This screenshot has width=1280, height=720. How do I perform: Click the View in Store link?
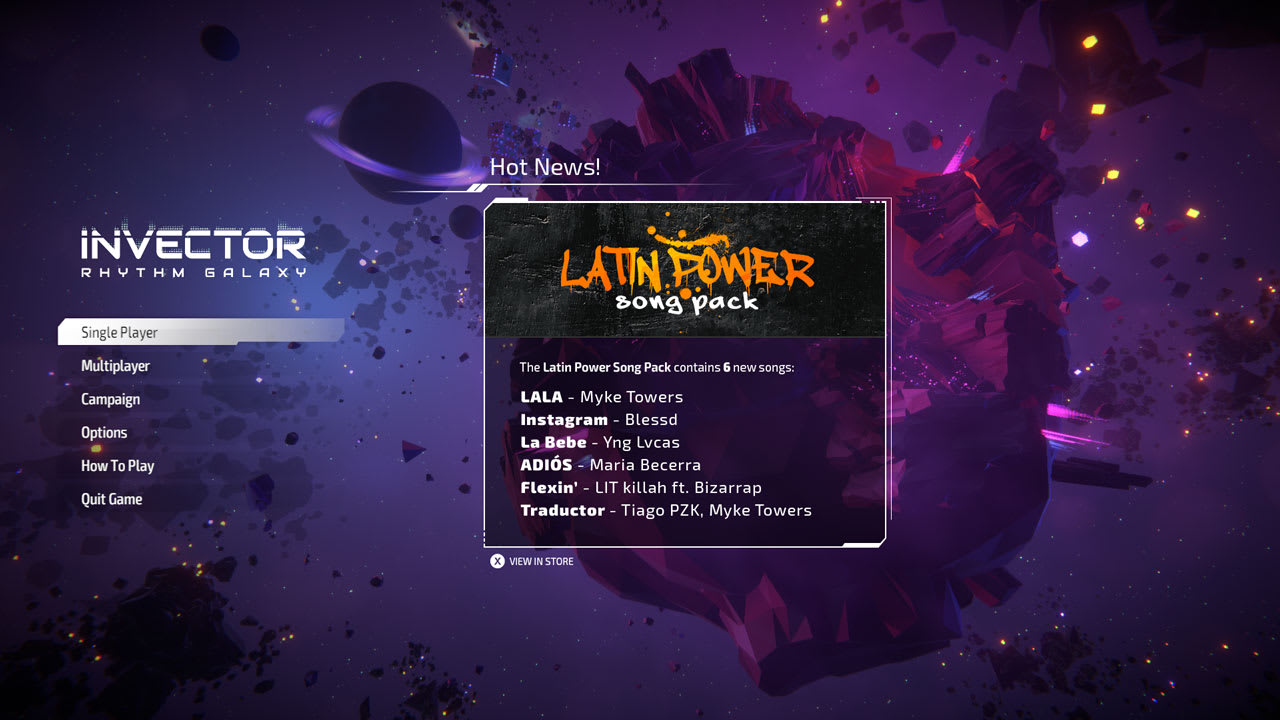[x=542, y=561]
